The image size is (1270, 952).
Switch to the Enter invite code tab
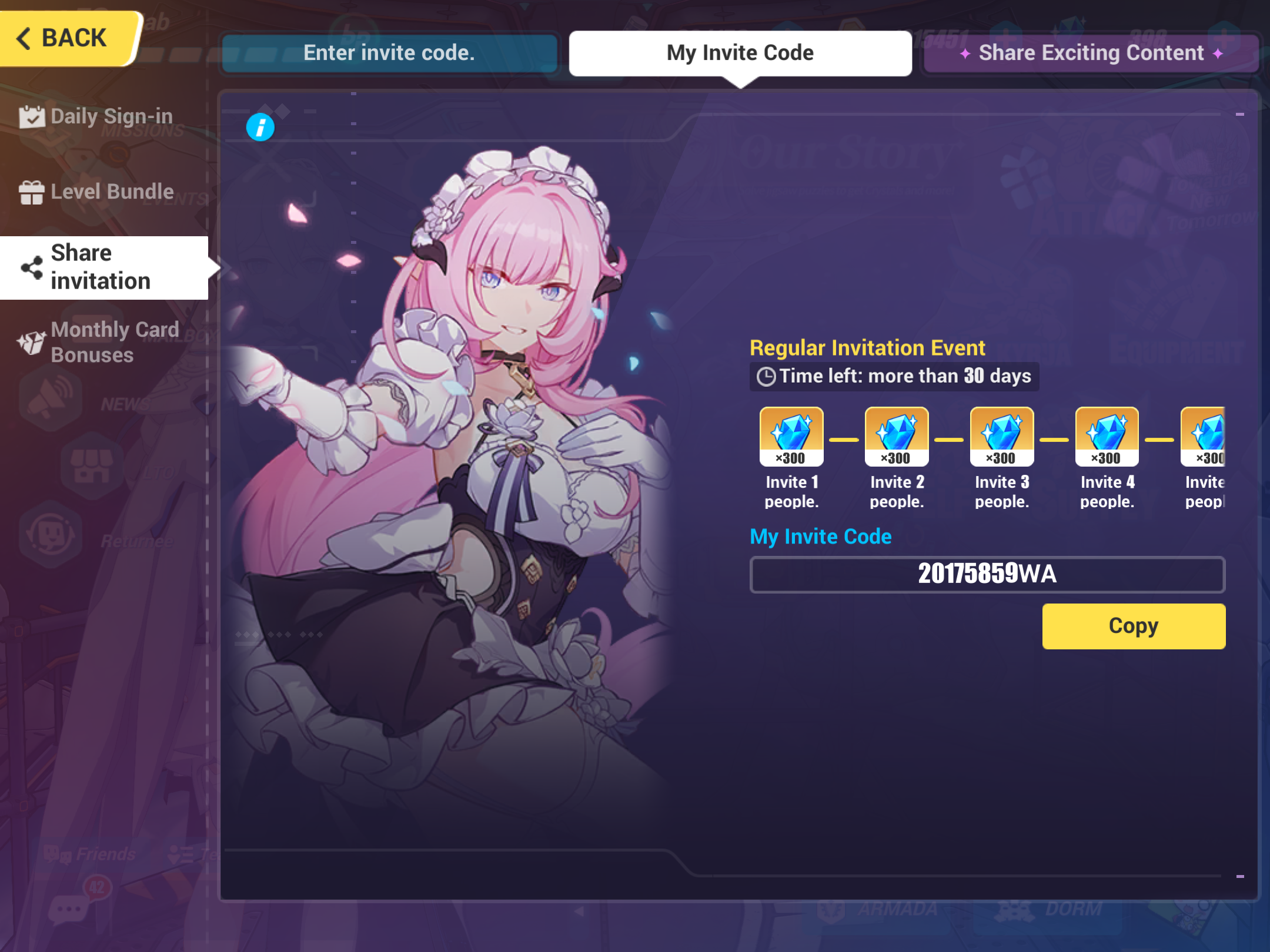389,53
